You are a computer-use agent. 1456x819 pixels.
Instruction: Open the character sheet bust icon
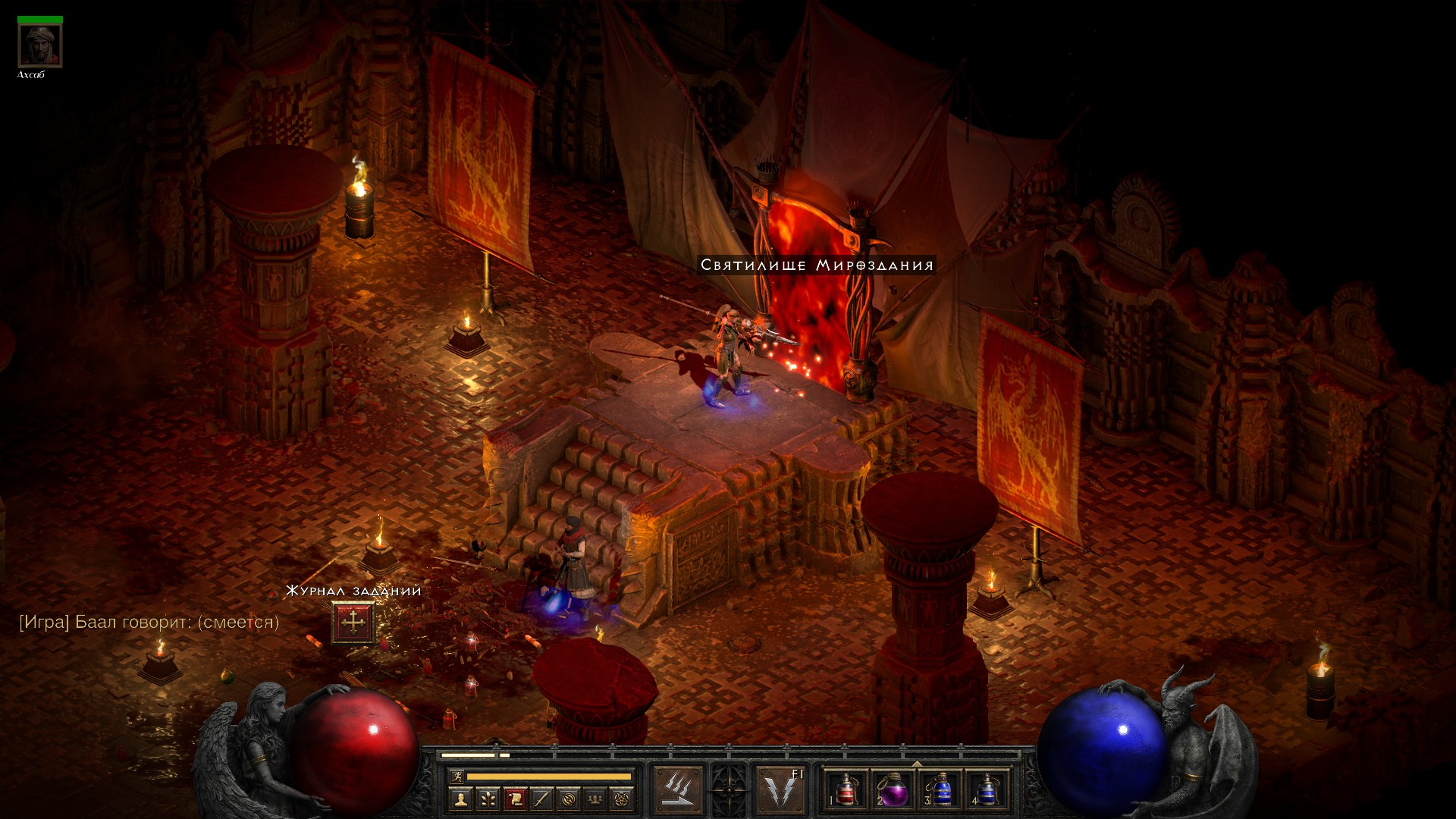pyautogui.click(x=460, y=799)
